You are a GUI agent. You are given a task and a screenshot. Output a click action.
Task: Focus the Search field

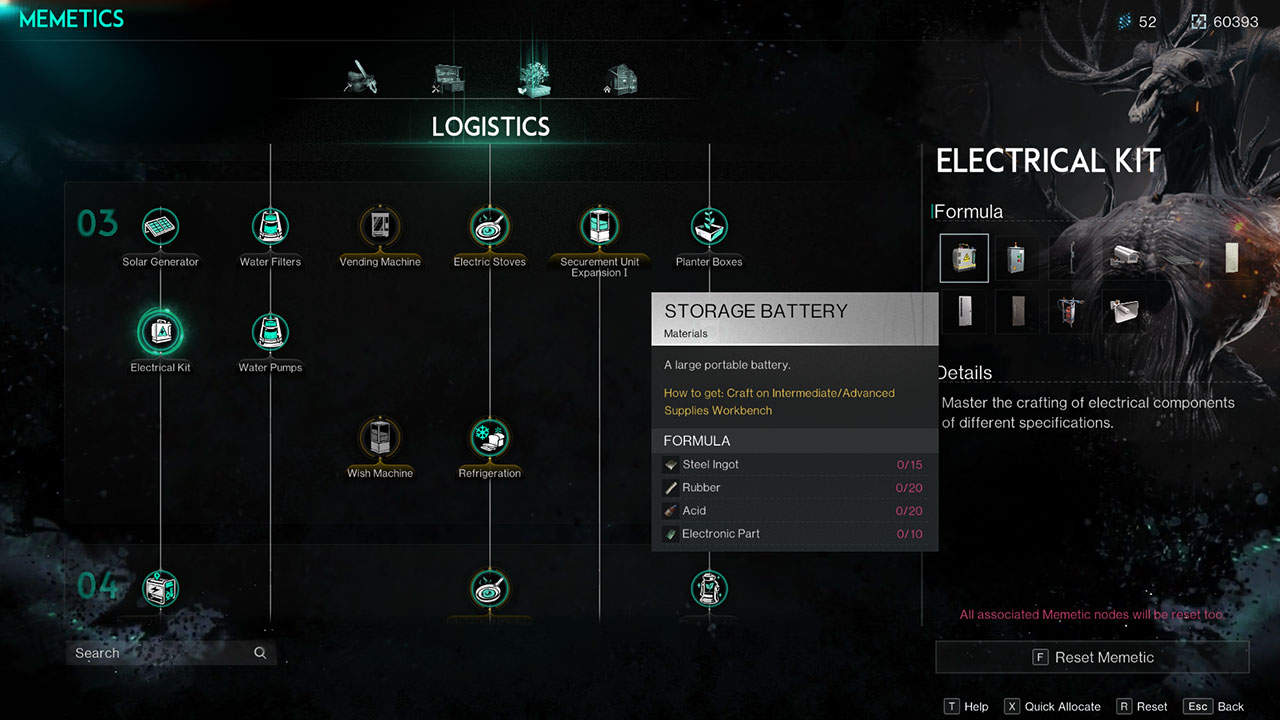(160, 653)
